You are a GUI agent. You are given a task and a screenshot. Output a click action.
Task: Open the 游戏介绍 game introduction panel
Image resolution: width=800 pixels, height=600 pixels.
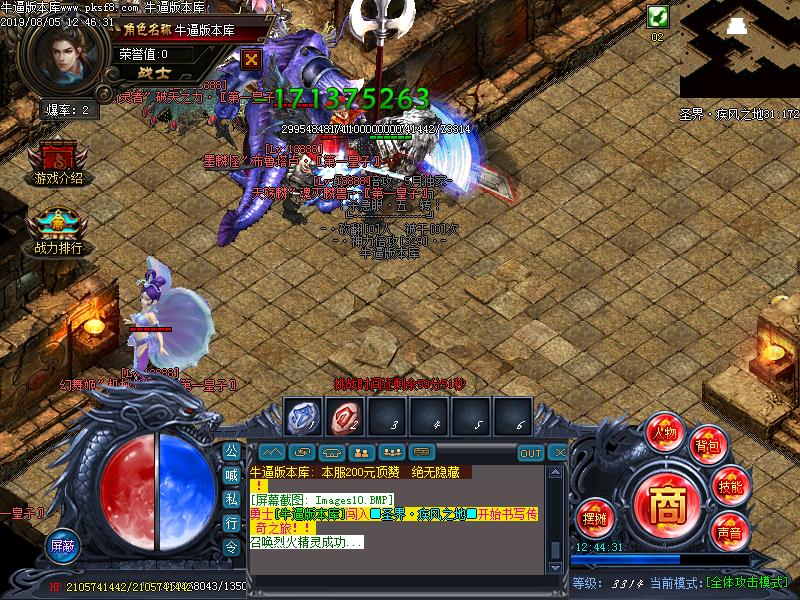click(58, 163)
